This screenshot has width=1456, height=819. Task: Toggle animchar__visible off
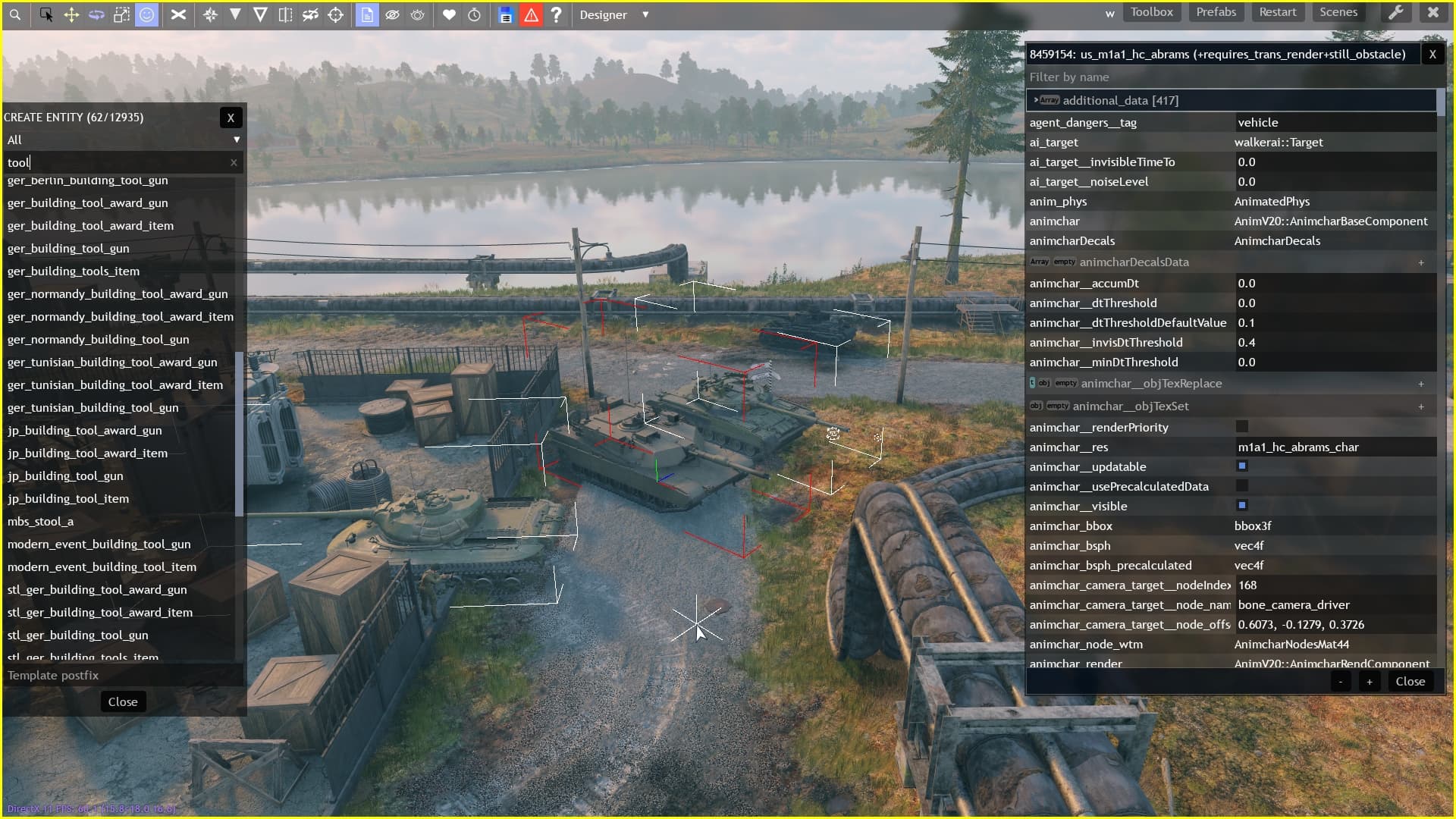[1242, 506]
